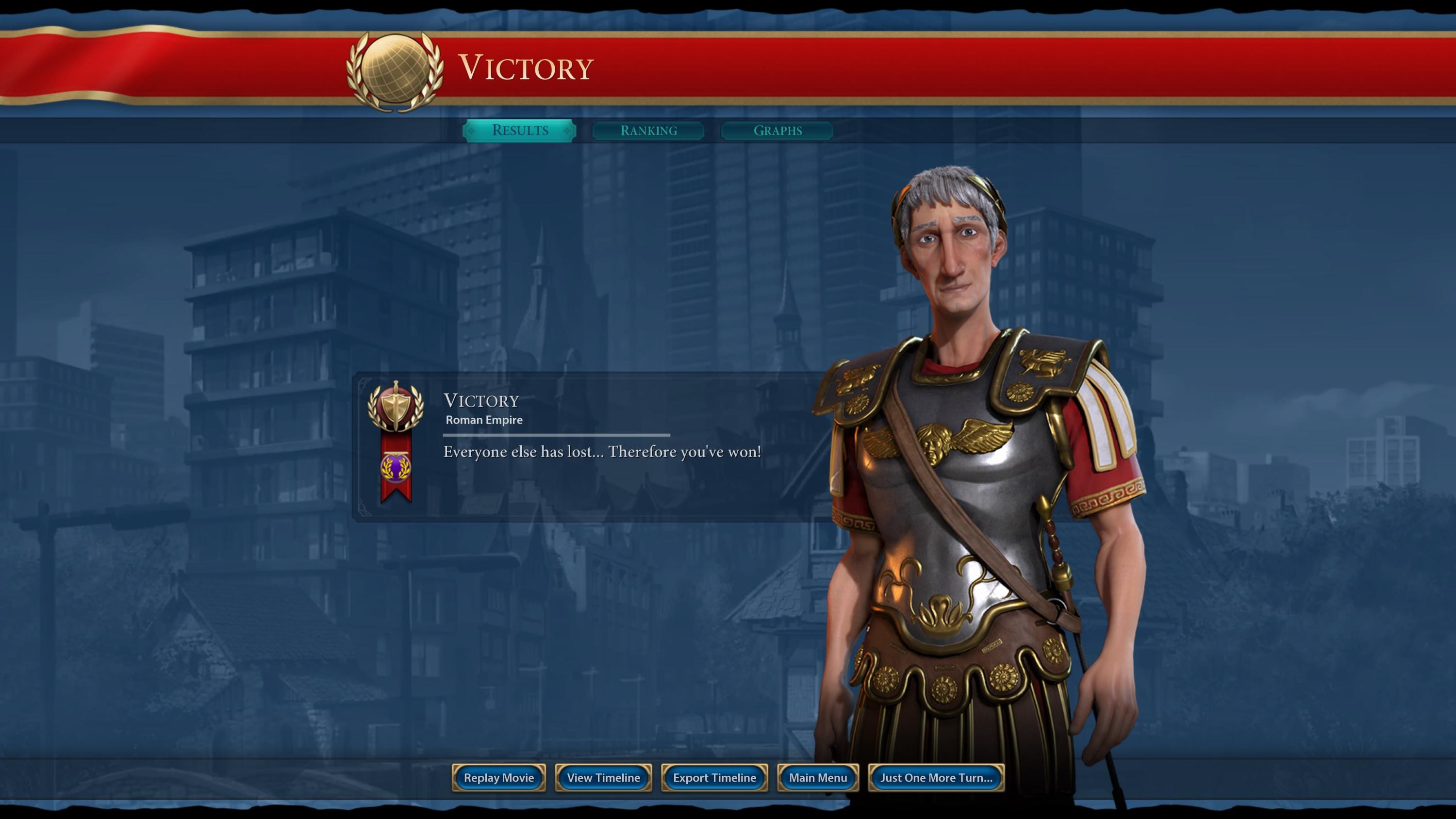1456x819 pixels.
Task: Switch to the Ranking tab
Action: [648, 131]
